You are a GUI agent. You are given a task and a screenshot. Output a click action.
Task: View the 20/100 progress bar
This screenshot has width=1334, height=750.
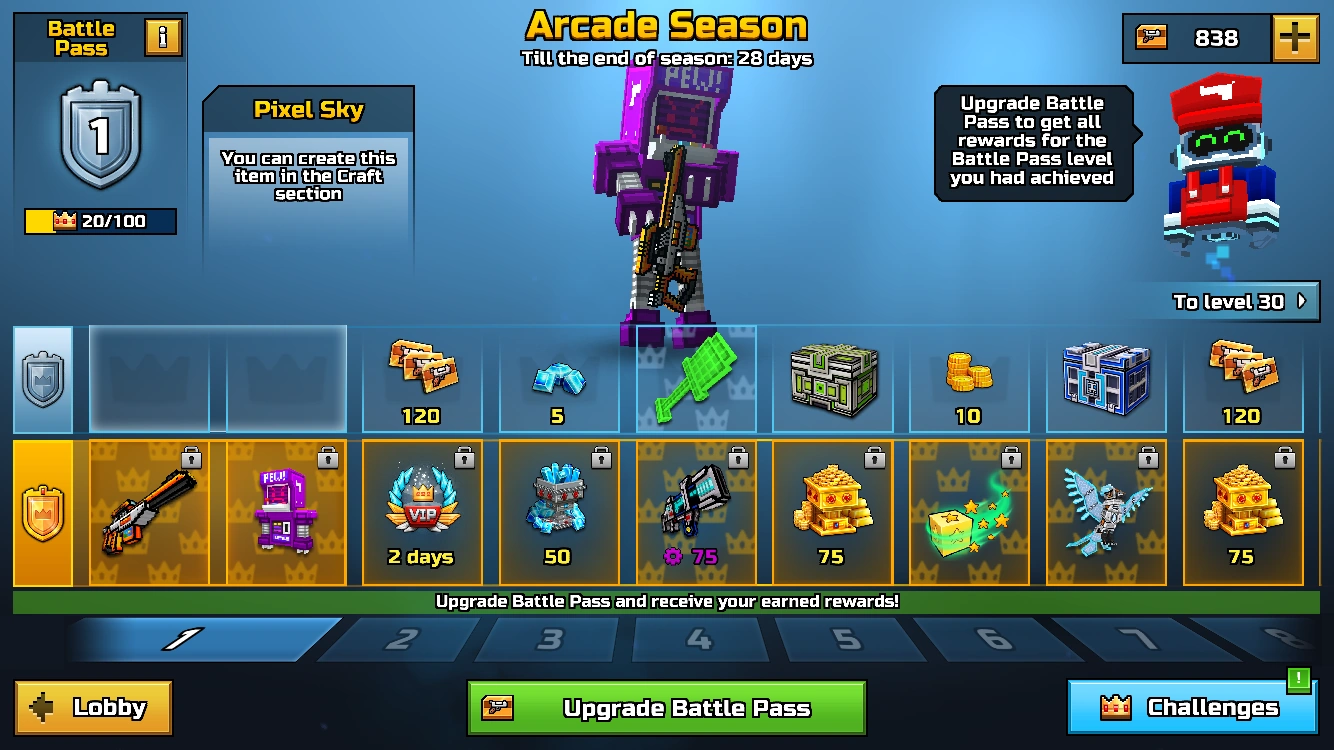click(x=99, y=221)
